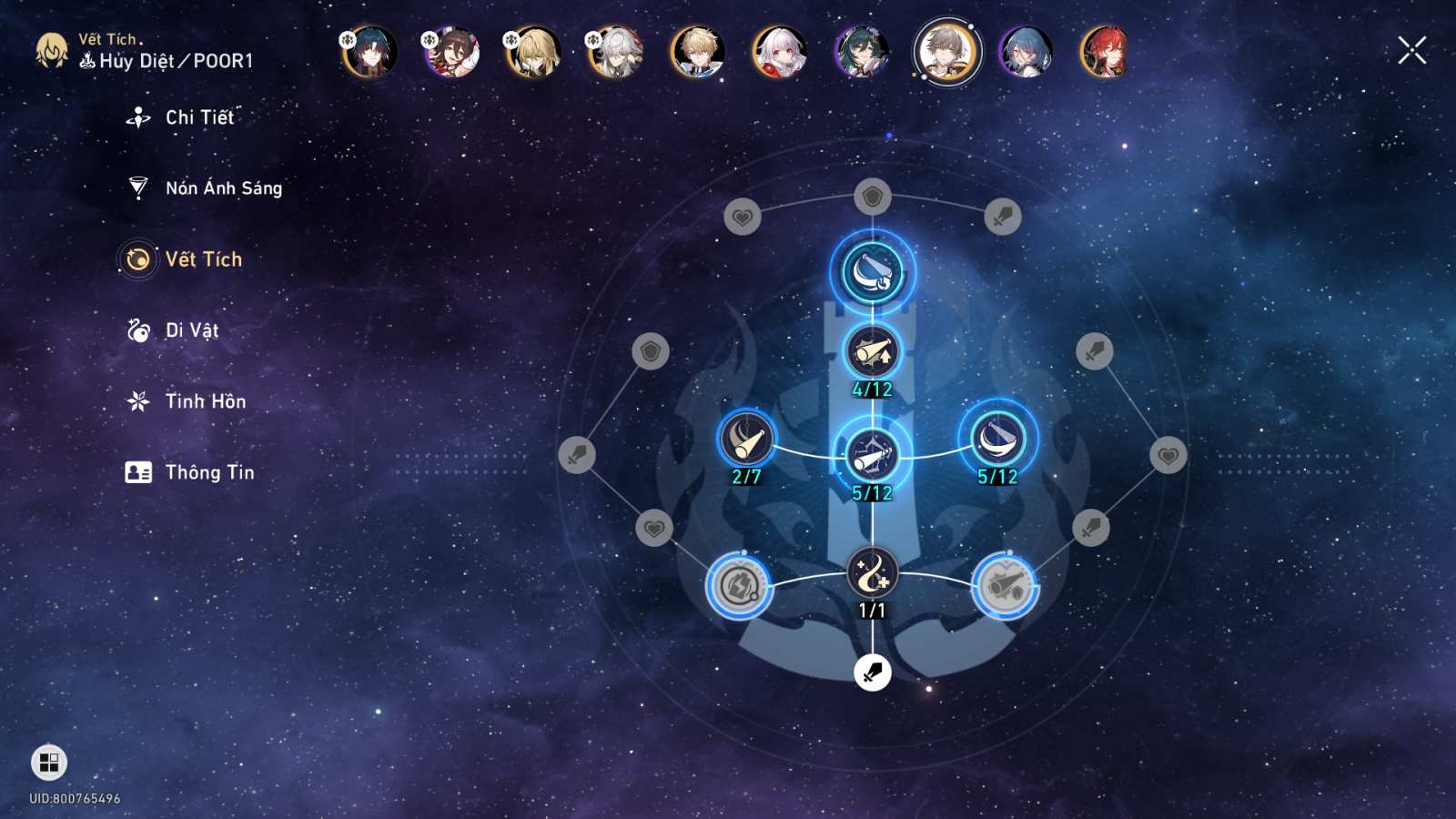Pick the blonde boy character portrait
The height and width of the screenshot is (819, 1456).
coord(698,52)
